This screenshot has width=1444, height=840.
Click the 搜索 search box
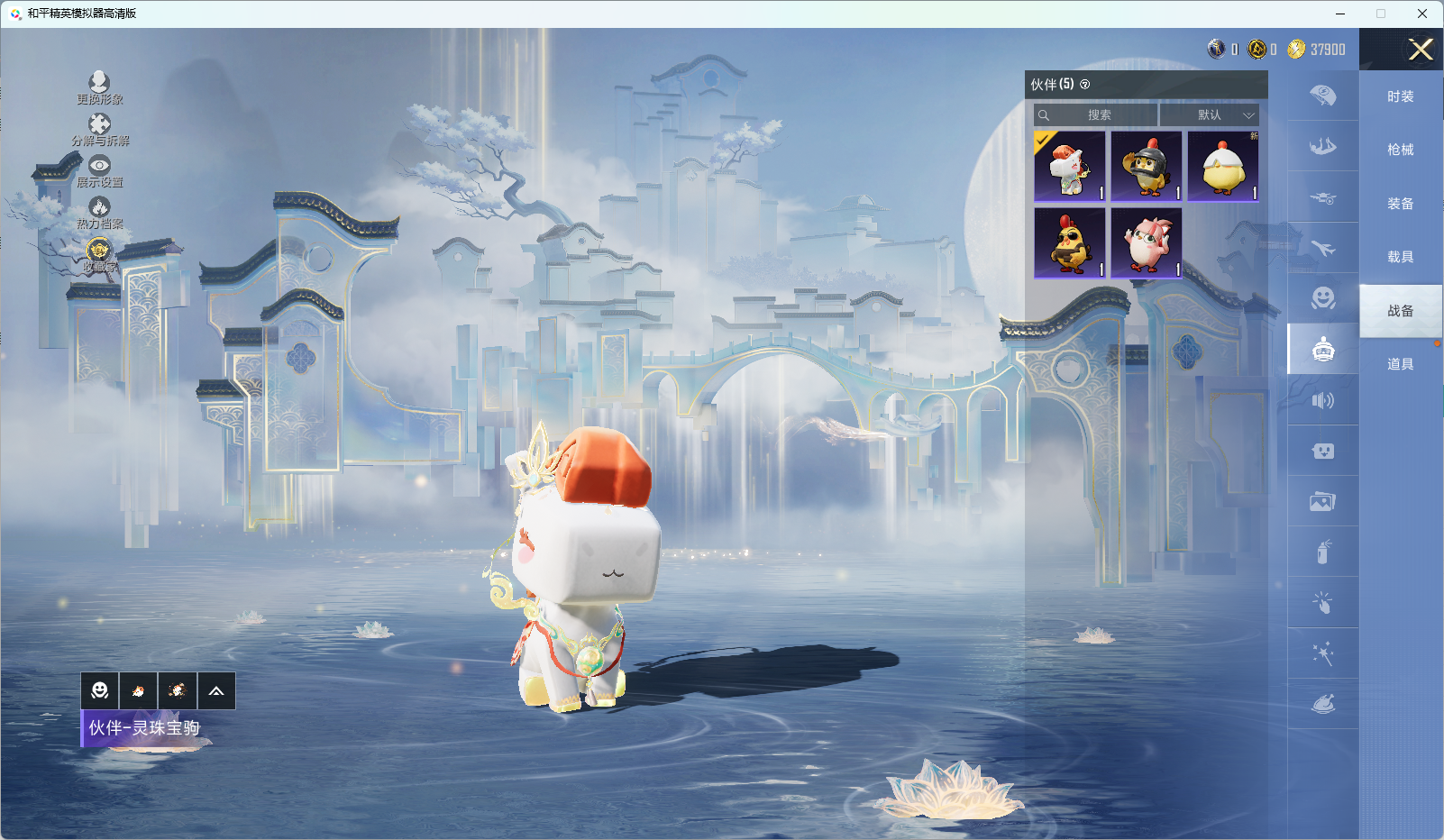point(1096,115)
